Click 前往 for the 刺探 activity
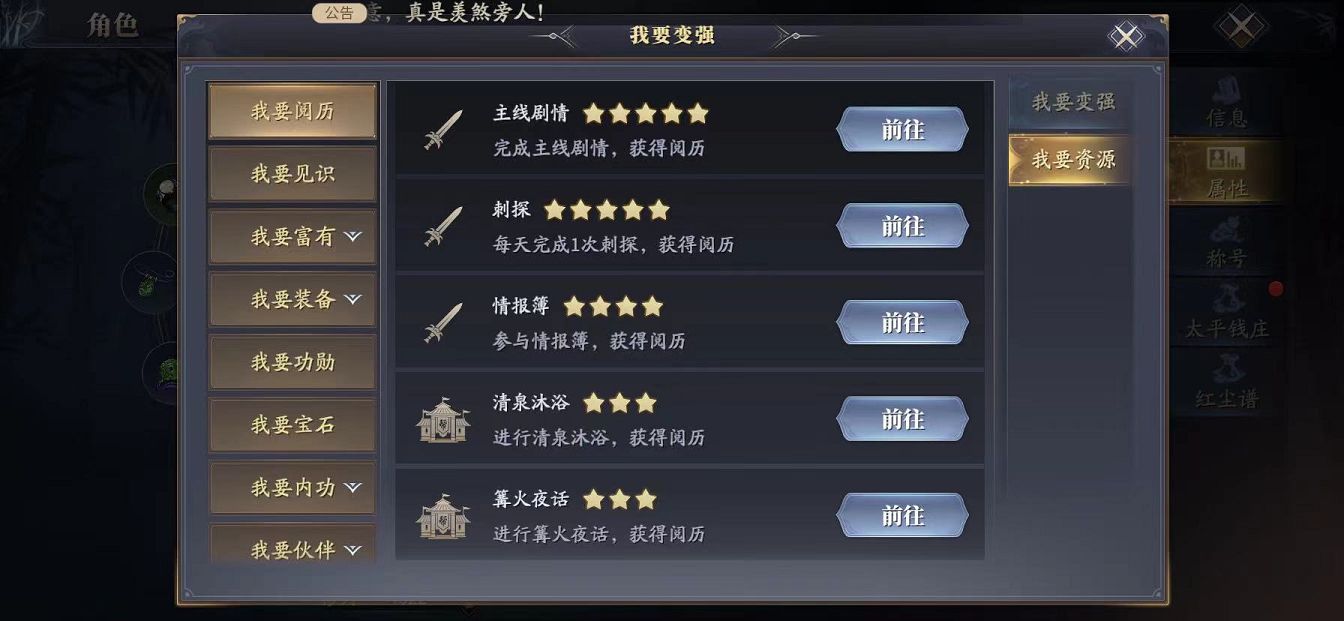 pyautogui.click(x=902, y=226)
